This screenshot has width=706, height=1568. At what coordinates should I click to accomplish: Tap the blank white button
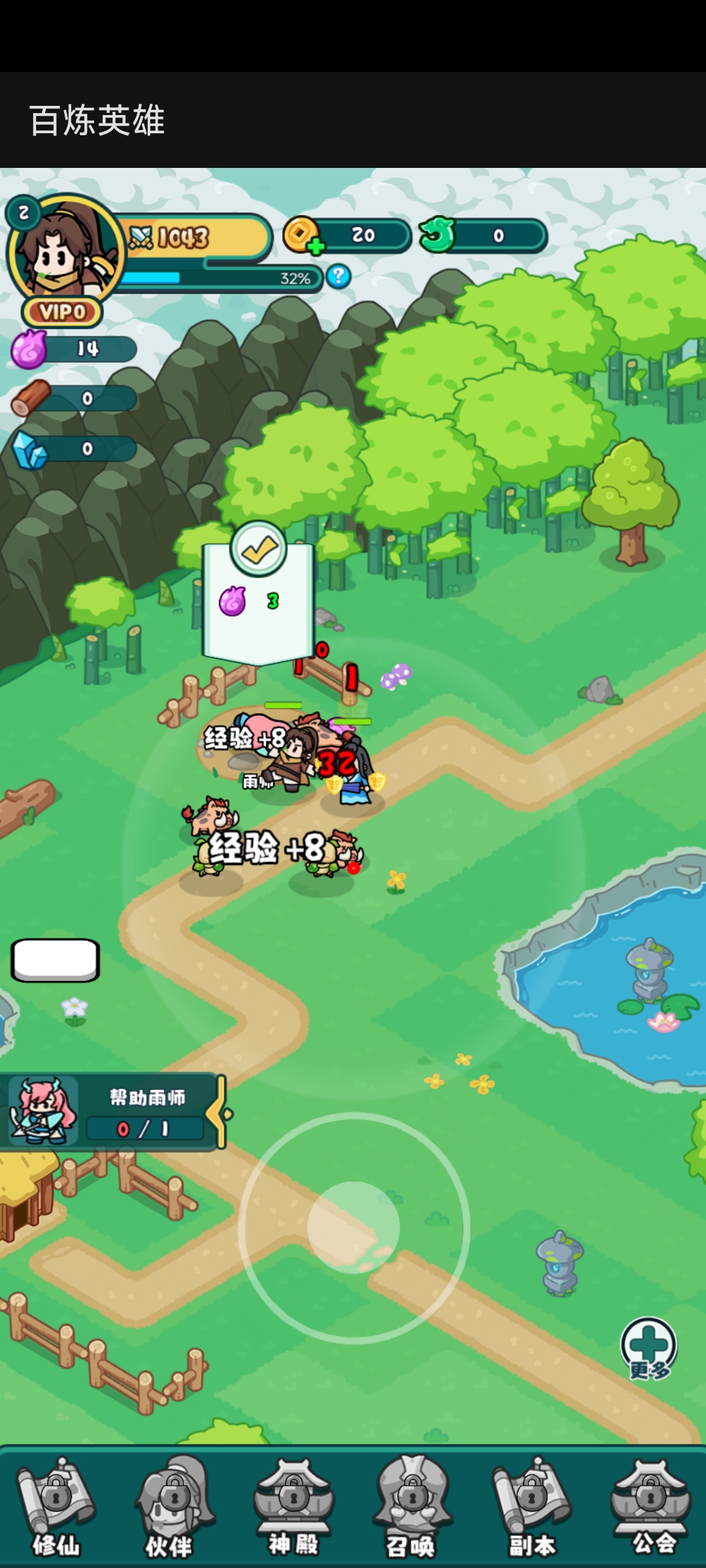56,960
